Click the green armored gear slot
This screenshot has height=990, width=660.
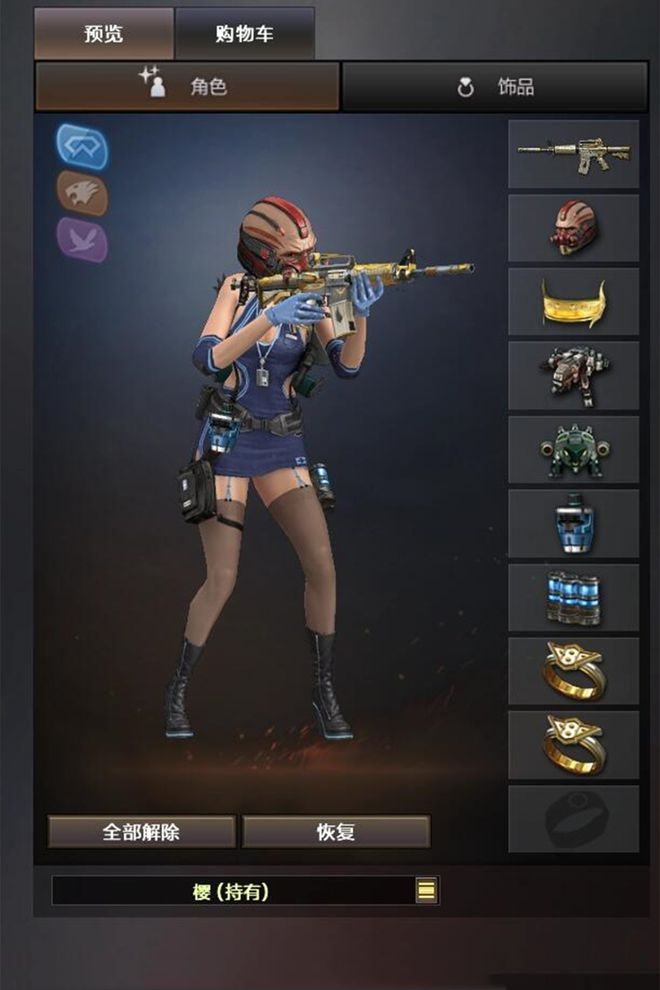573,449
